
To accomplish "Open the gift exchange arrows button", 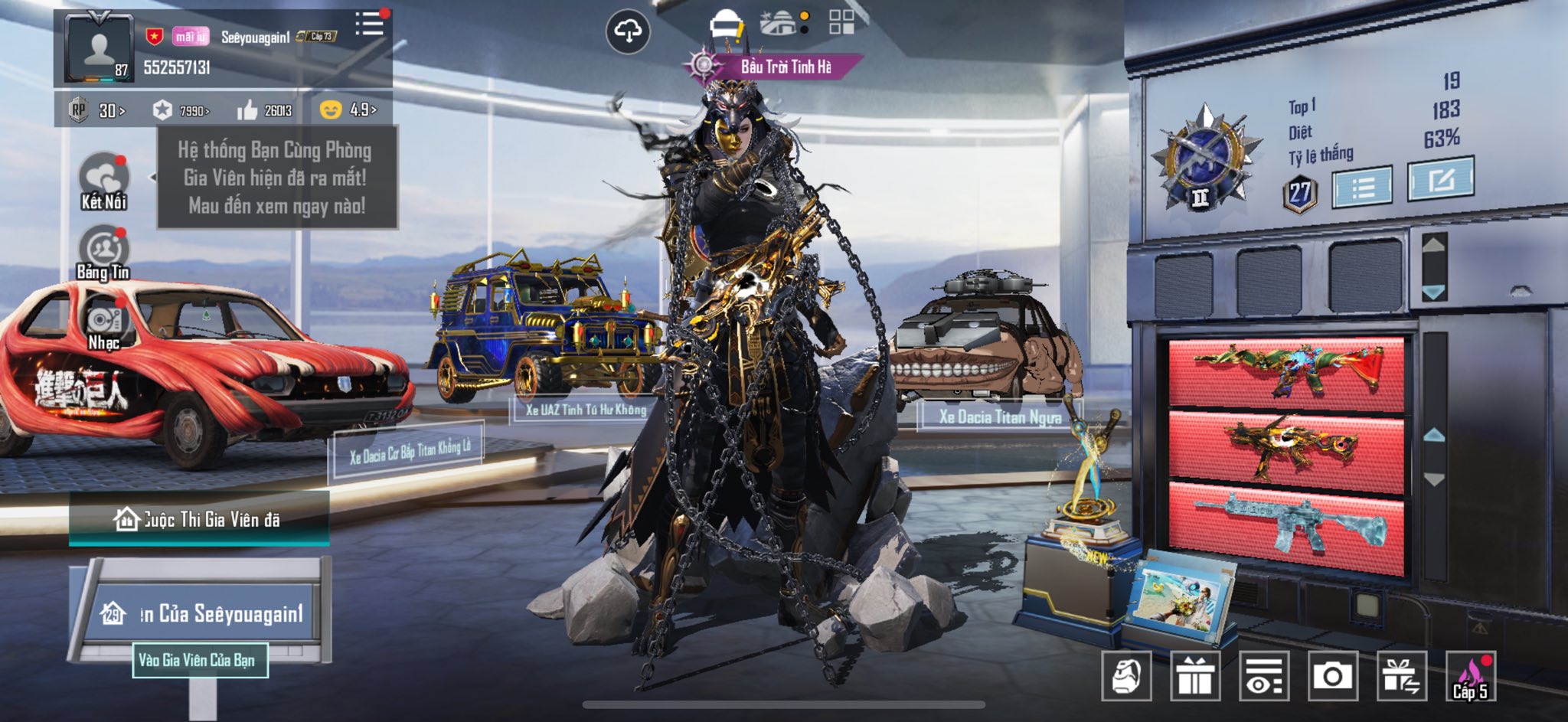I will pyautogui.click(x=1401, y=677).
